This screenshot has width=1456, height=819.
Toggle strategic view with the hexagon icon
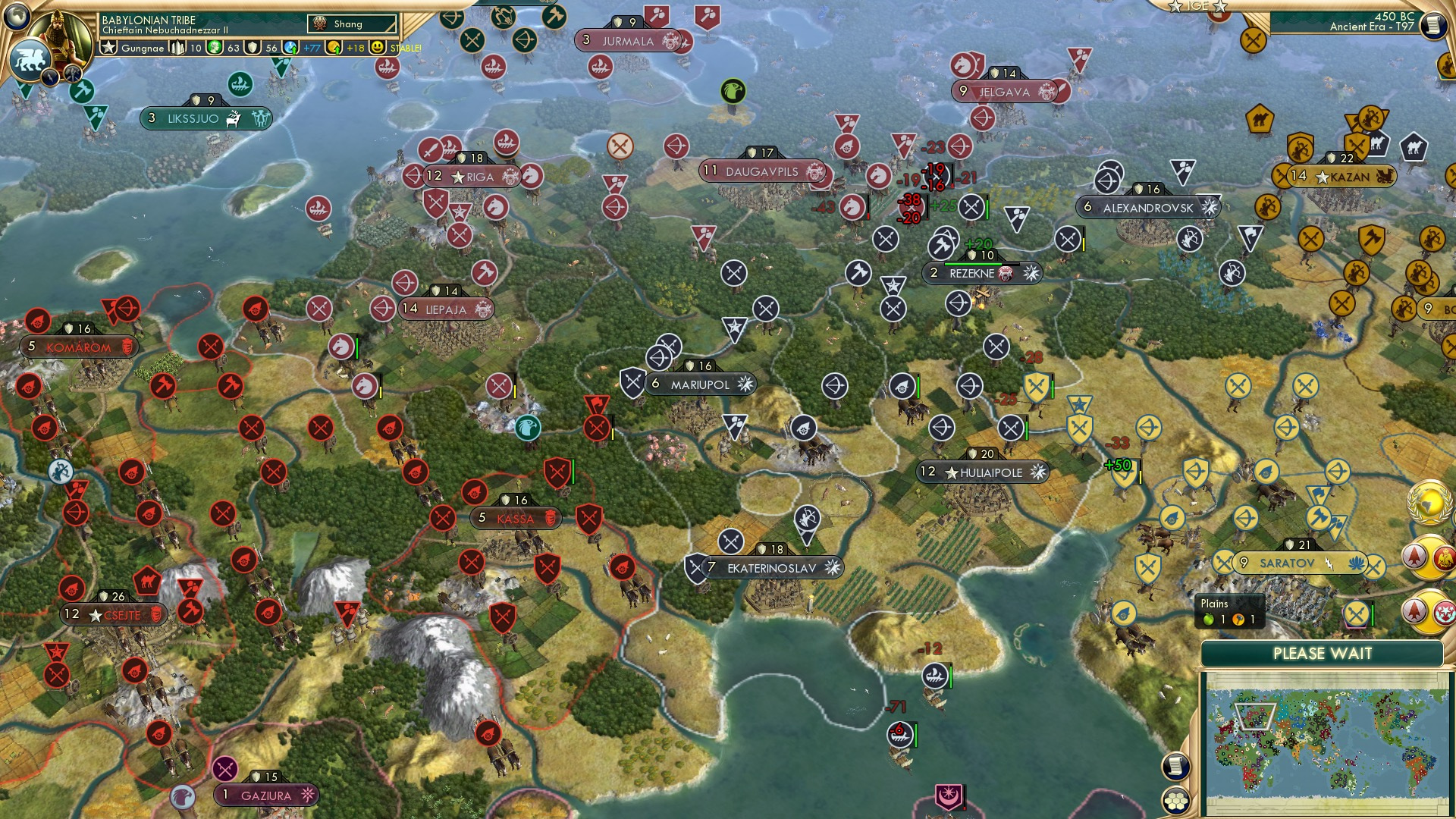pos(1175,801)
